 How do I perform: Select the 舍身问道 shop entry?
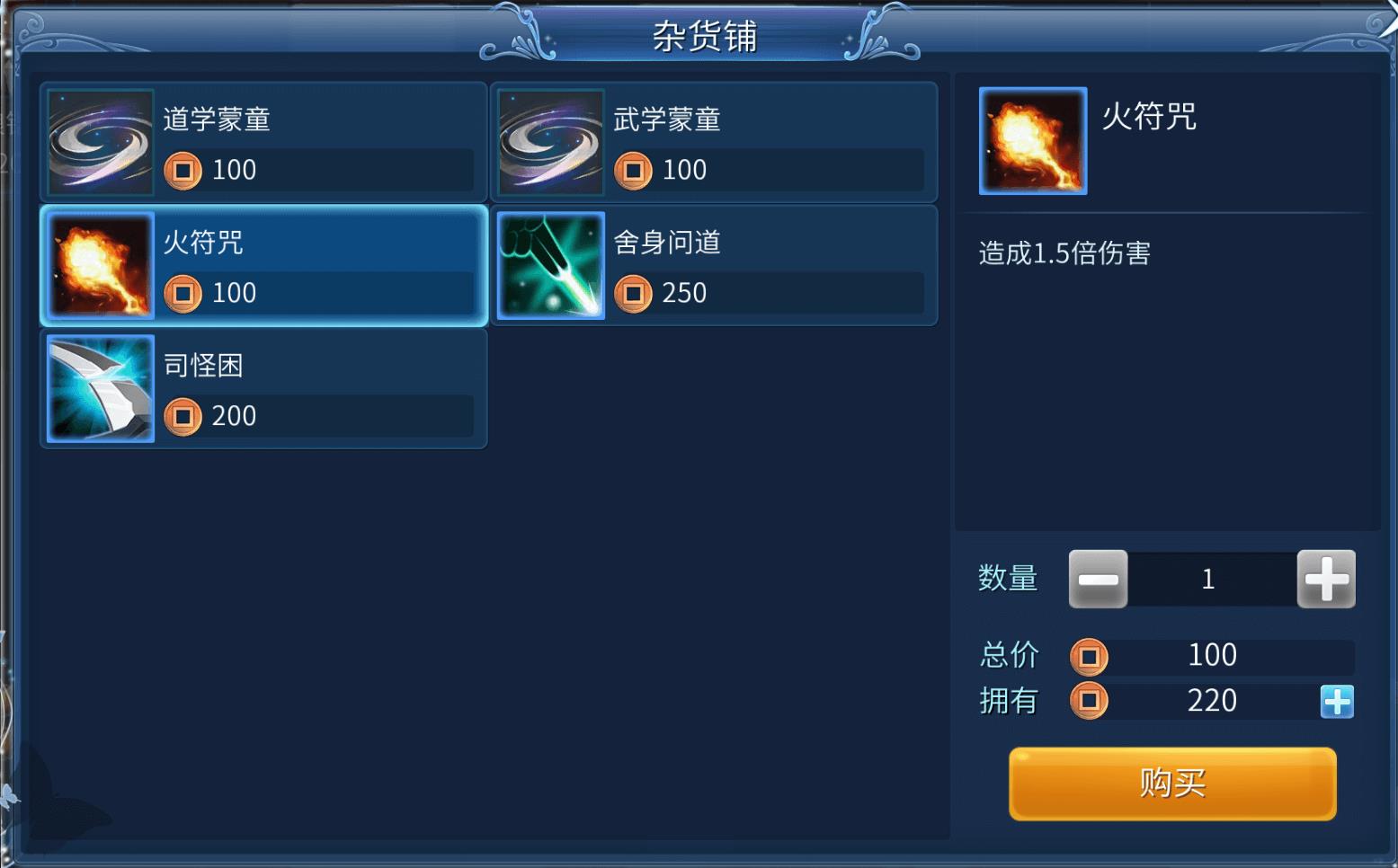pos(715,264)
